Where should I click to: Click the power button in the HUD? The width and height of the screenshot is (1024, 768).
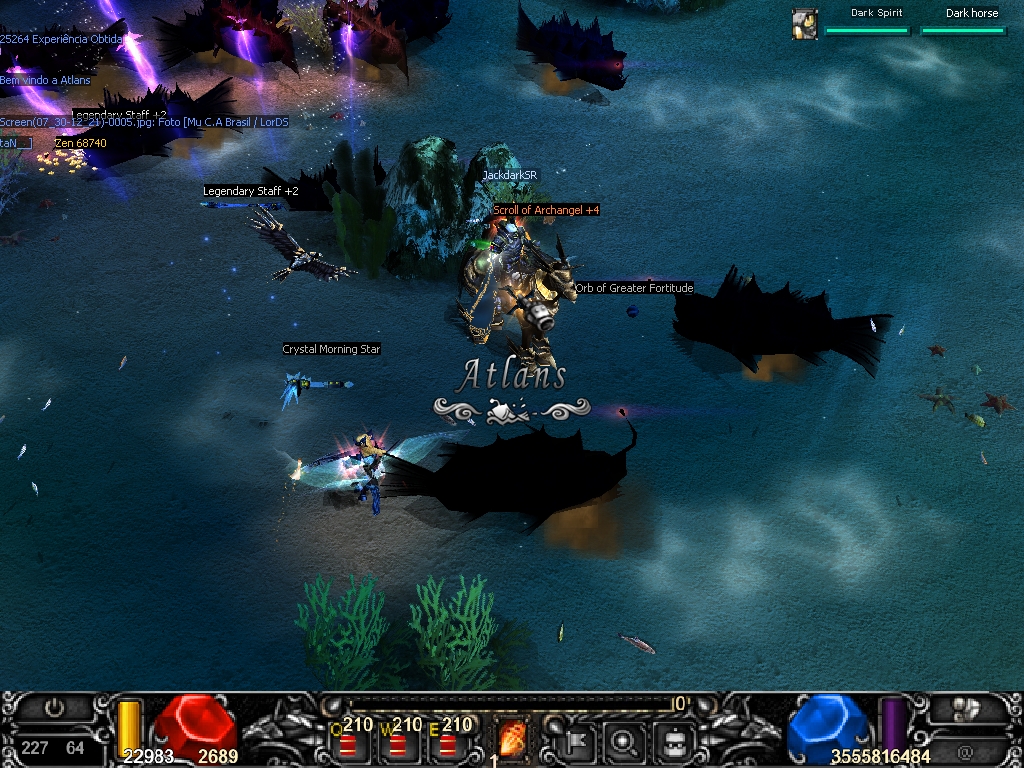(x=54, y=709)
